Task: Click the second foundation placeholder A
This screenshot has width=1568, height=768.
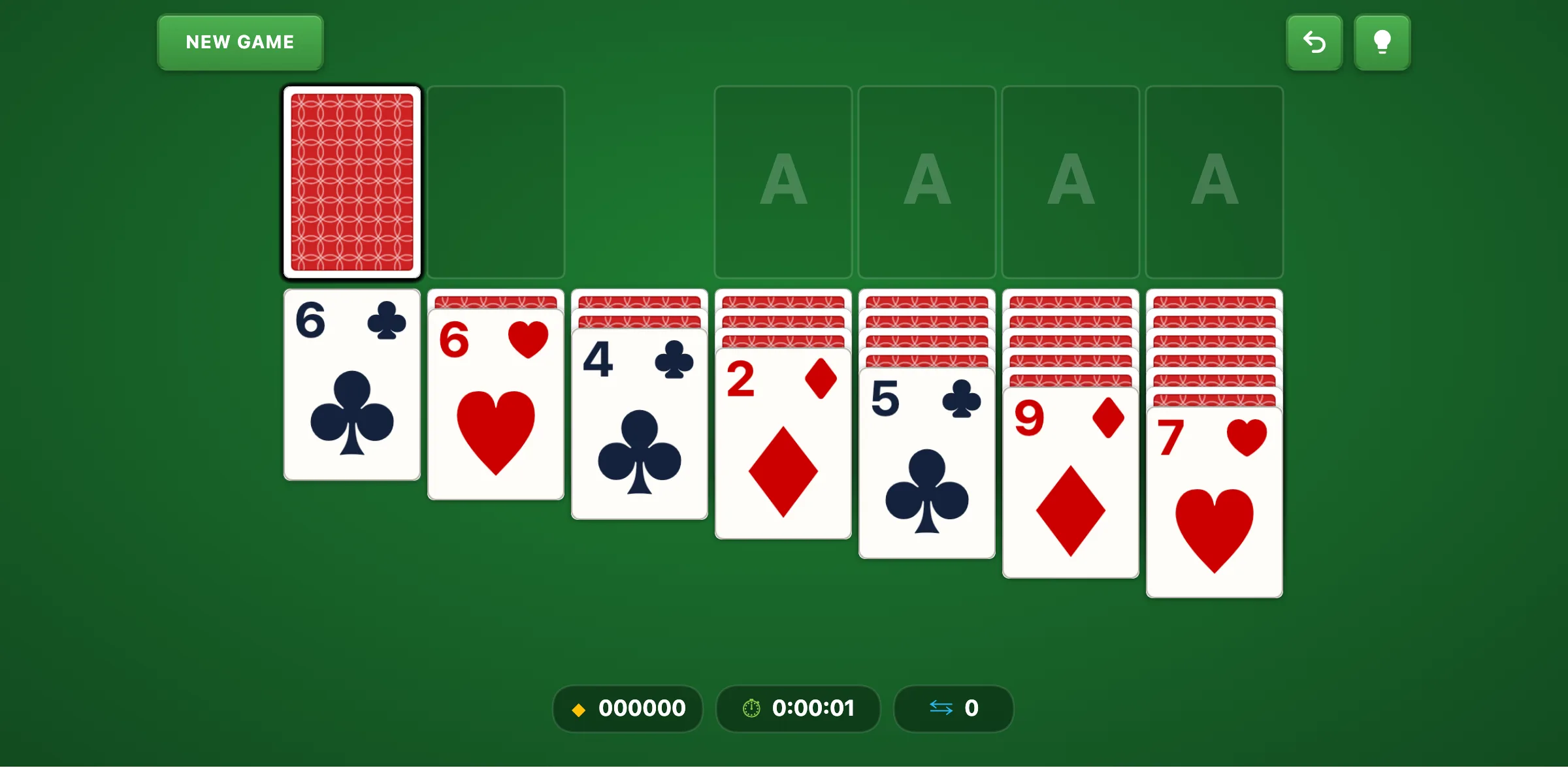Action: (926, 182)
